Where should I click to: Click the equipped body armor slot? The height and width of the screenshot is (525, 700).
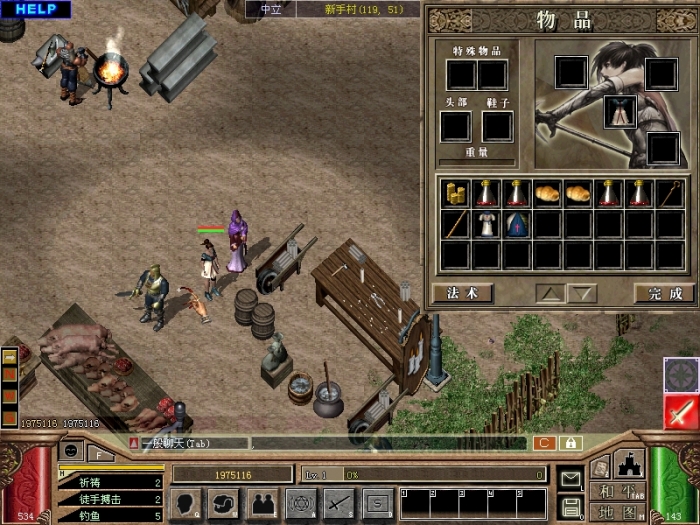619,111
